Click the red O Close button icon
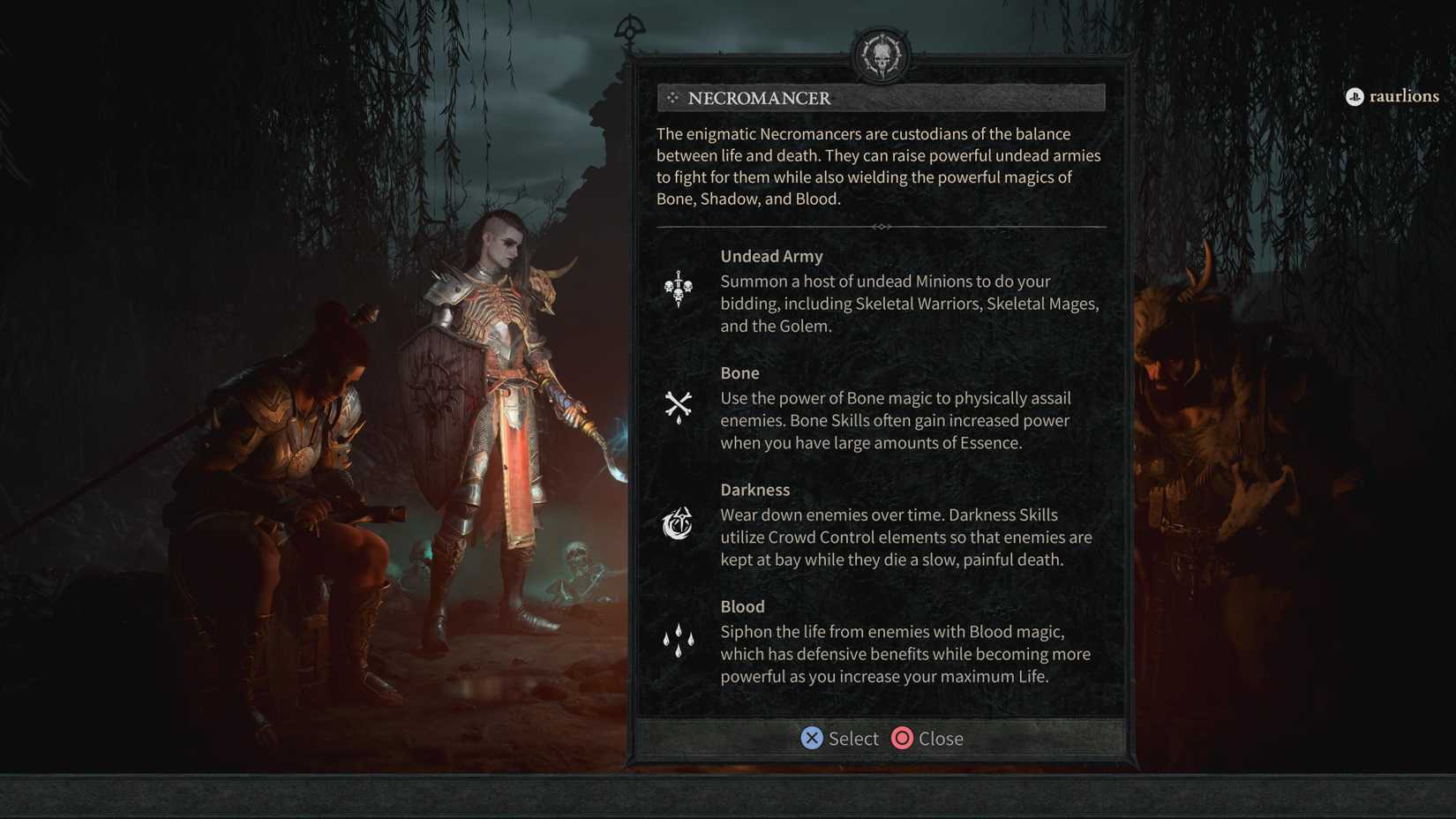1456x819 pixels. point(902,739)
